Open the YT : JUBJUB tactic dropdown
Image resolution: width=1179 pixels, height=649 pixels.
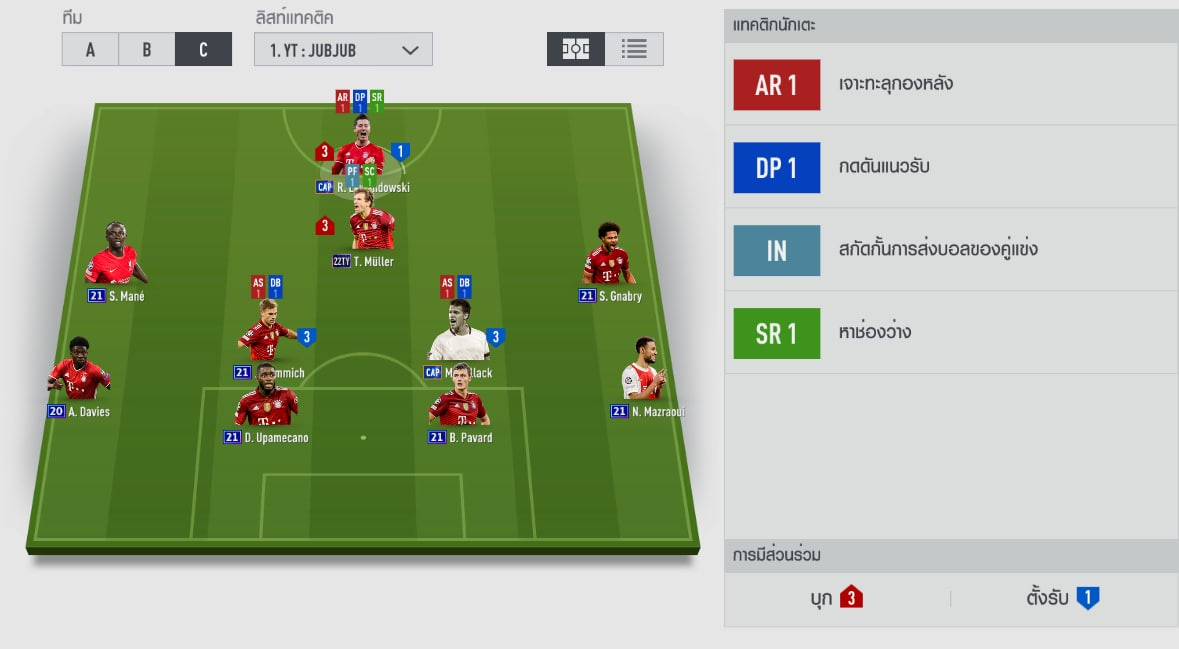[343, 50]
